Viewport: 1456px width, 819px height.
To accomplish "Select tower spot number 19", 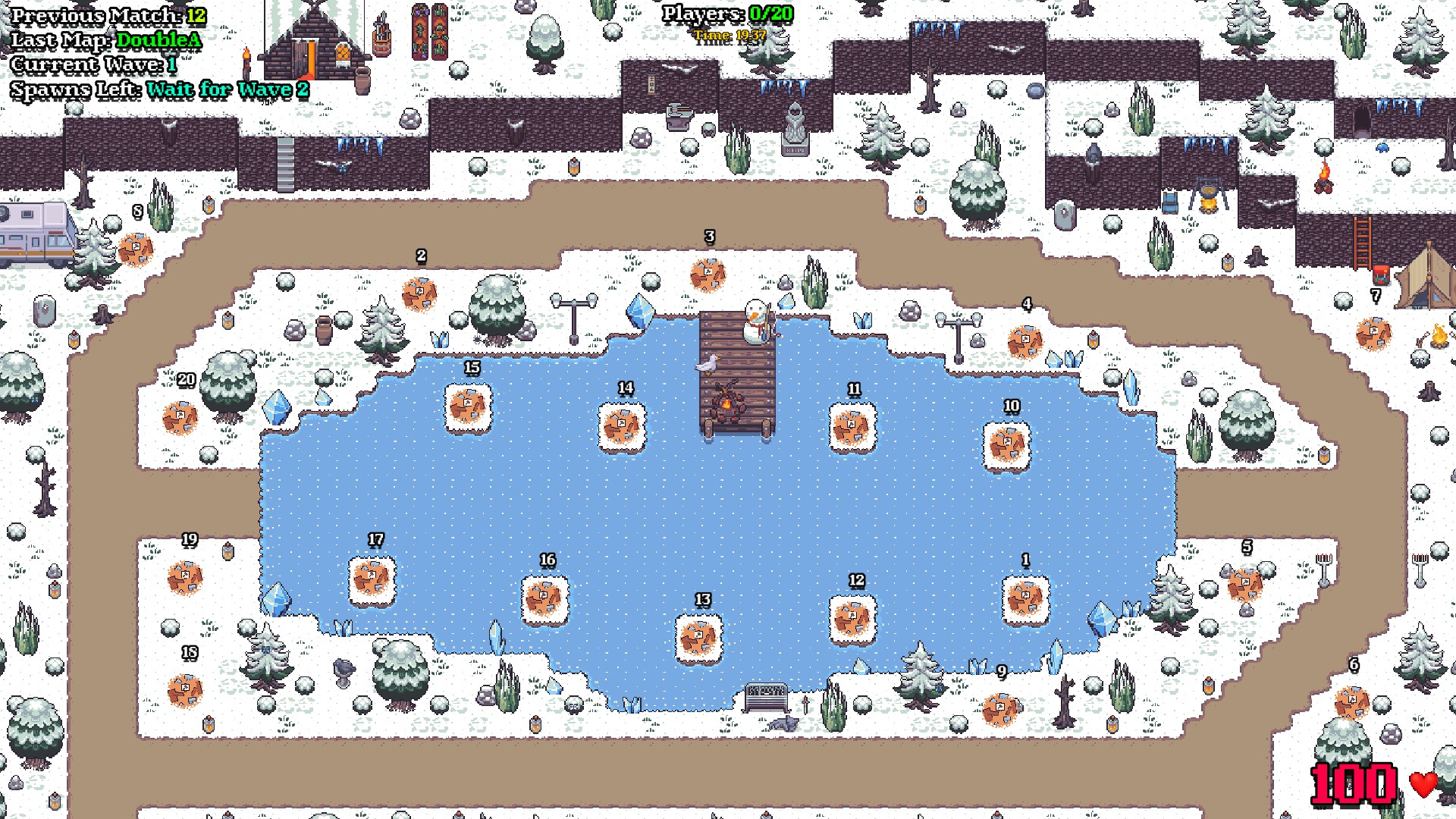I will (184, 578).
